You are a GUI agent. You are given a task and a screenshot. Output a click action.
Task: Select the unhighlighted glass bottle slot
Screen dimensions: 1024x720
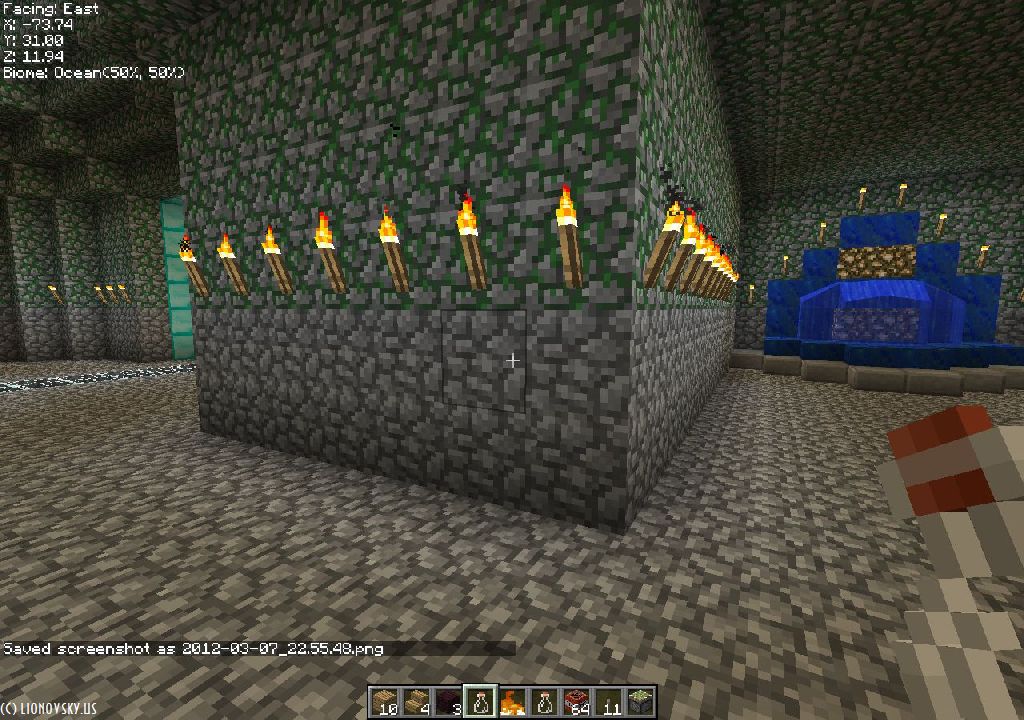click(544, 702)
